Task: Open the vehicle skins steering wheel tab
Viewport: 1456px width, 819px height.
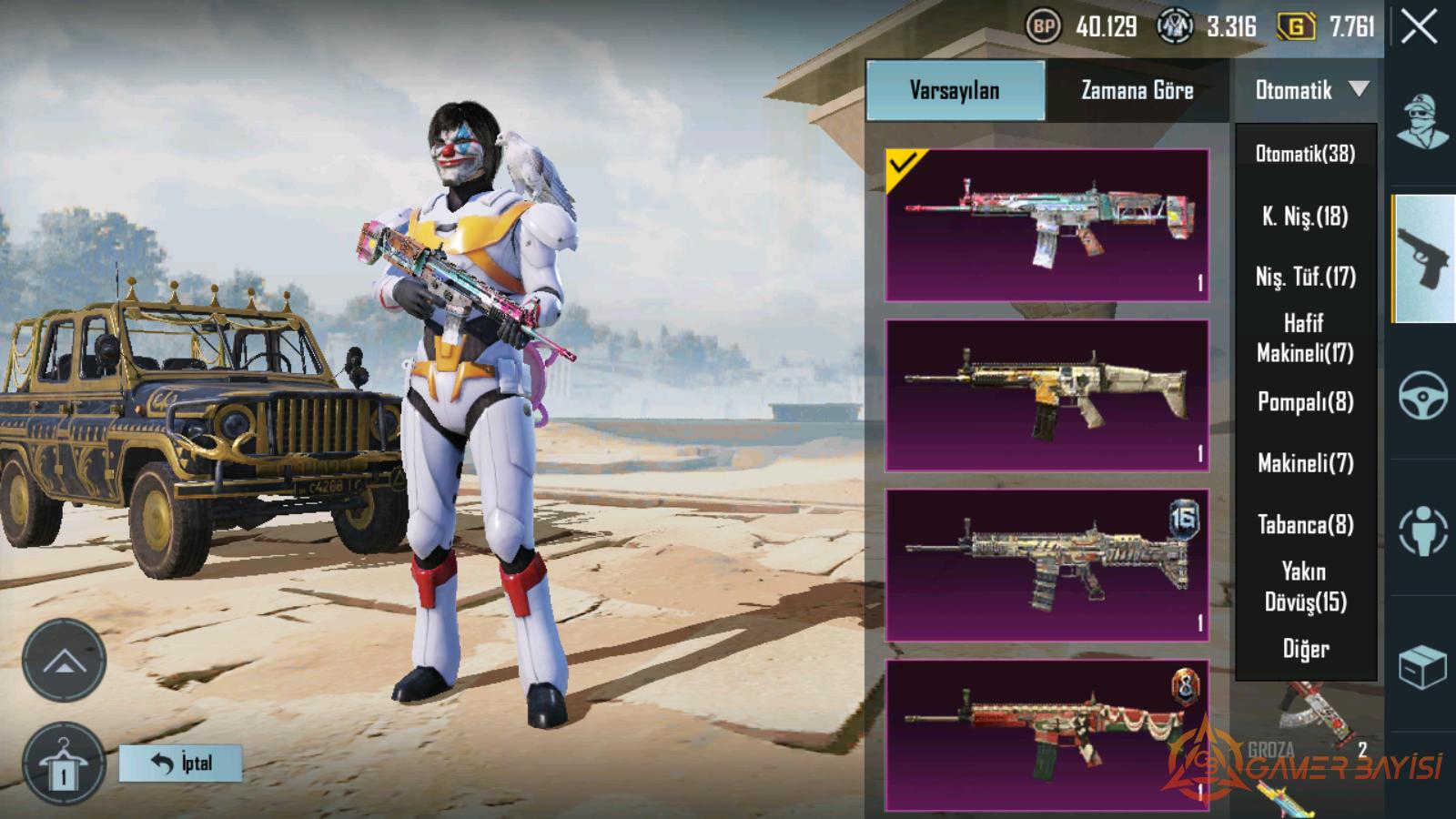Action: tap(1422, 394)
